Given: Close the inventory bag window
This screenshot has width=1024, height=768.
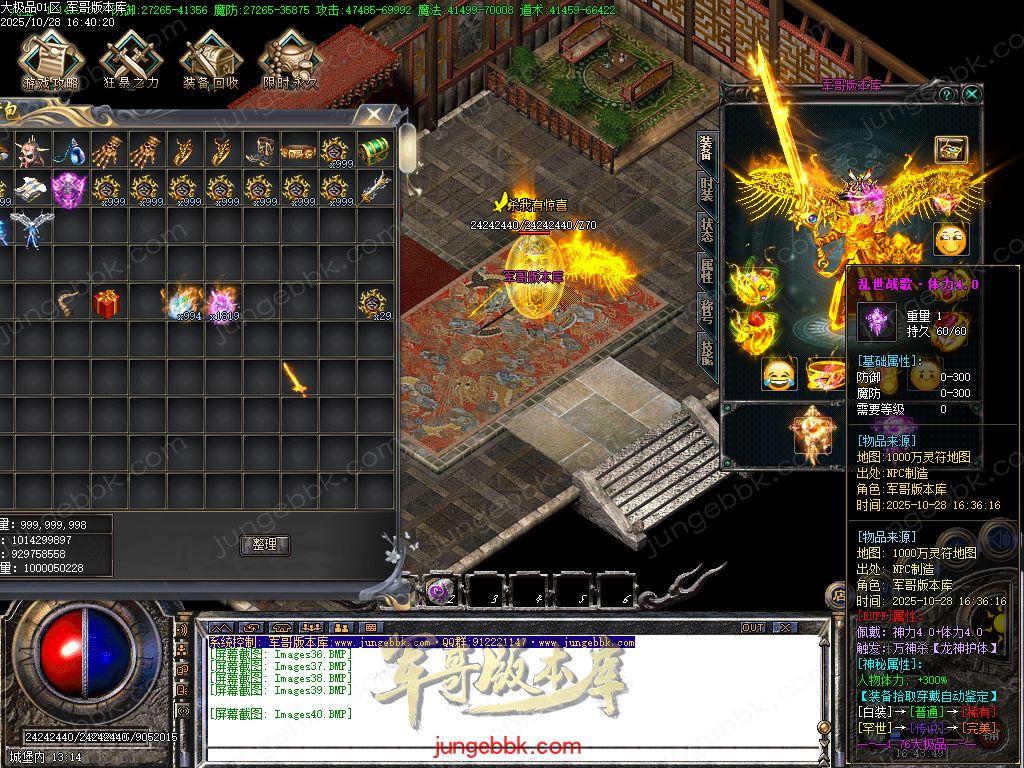Looking at the screenshot, I should pos(373,116).
